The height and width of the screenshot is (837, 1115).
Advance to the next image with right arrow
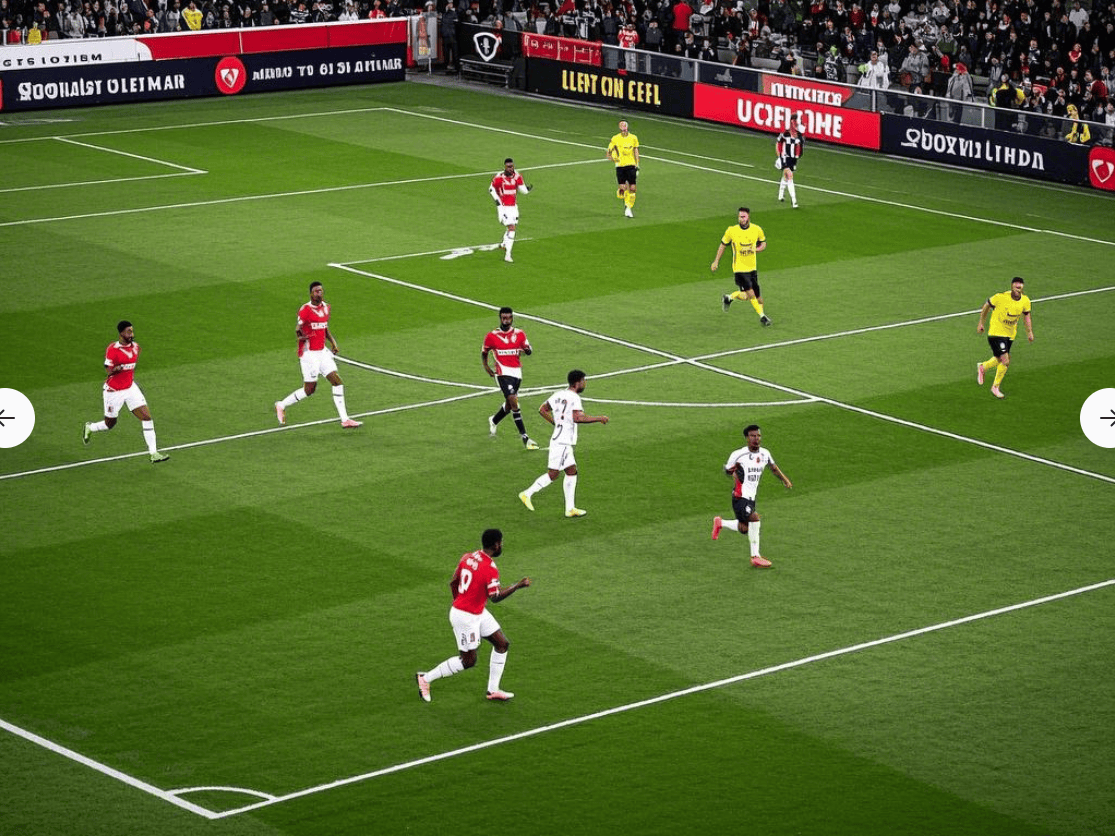point(1104,418)
